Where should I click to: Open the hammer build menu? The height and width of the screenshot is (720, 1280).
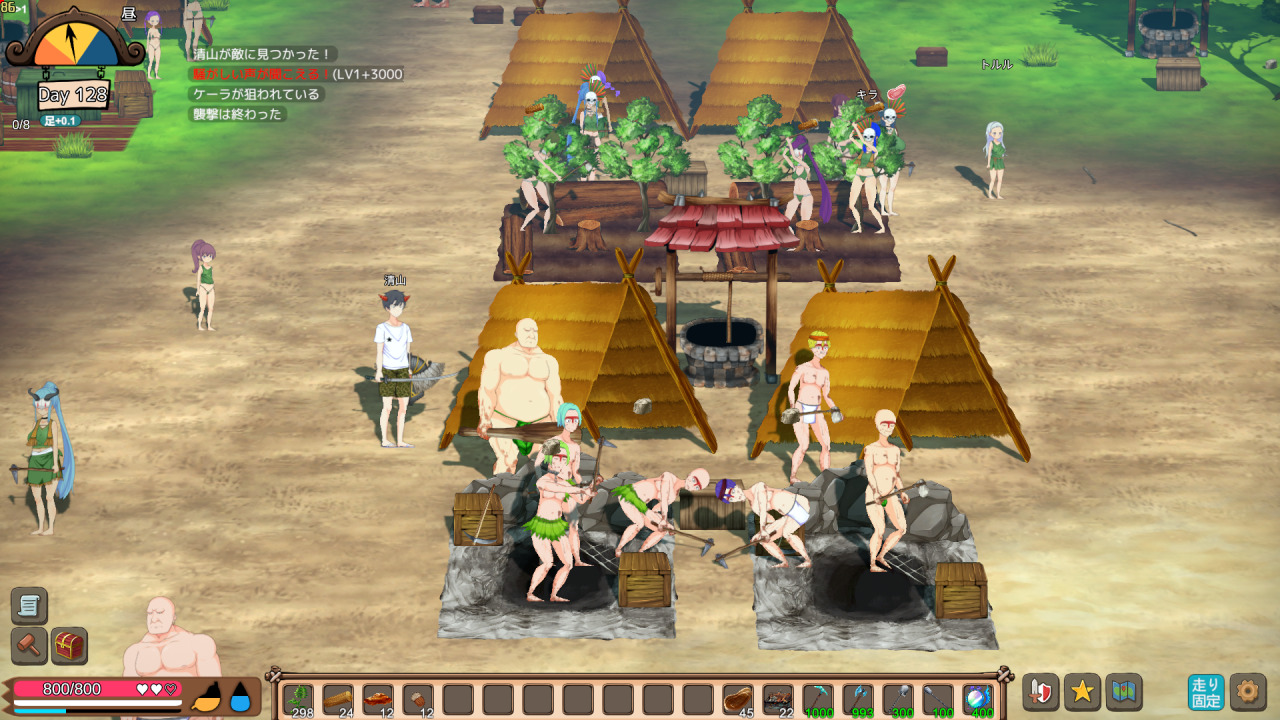tap(29, 646)
